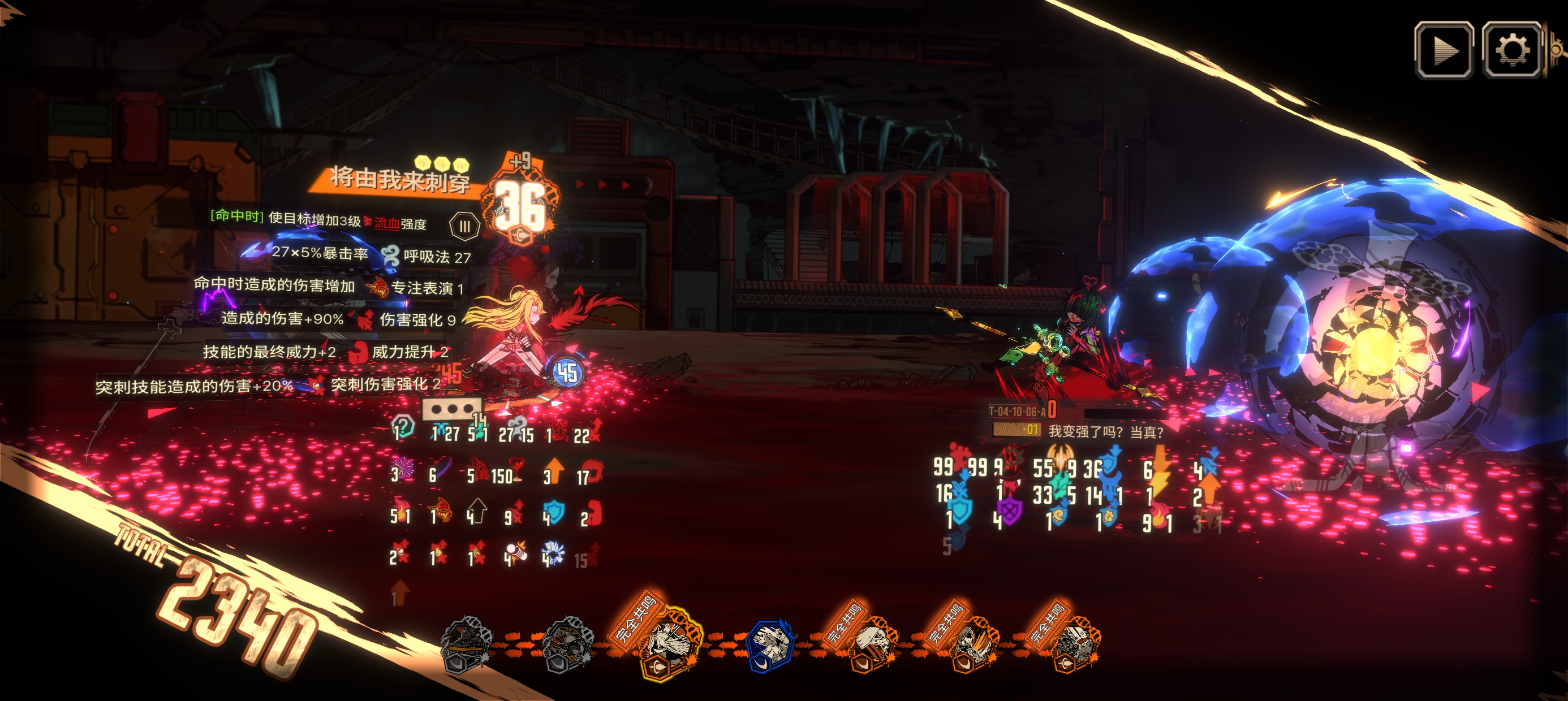Click the play speed button
The image size is (1568, 701).
(x=1444, y=50)
